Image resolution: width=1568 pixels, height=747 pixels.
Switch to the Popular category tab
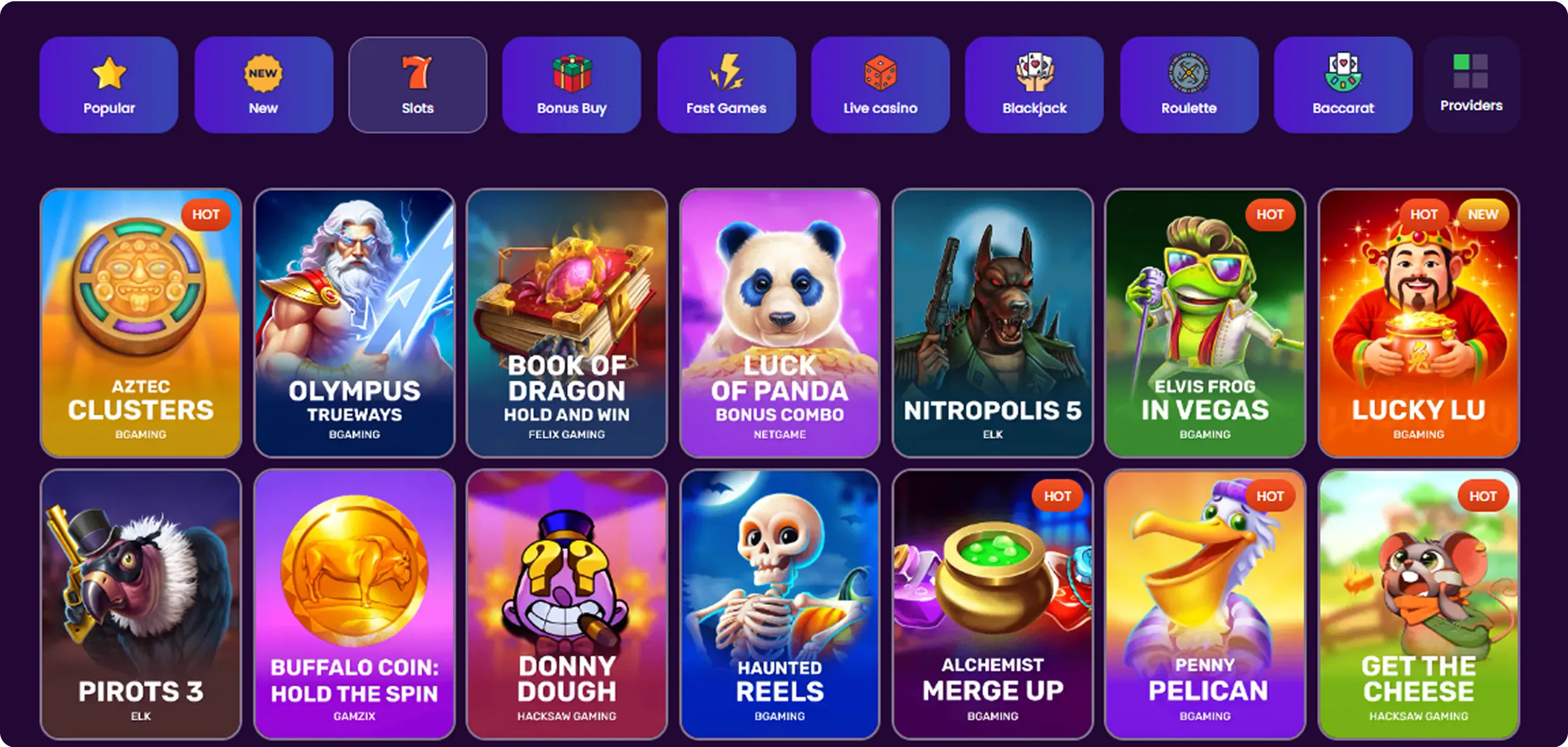(109, 85)
